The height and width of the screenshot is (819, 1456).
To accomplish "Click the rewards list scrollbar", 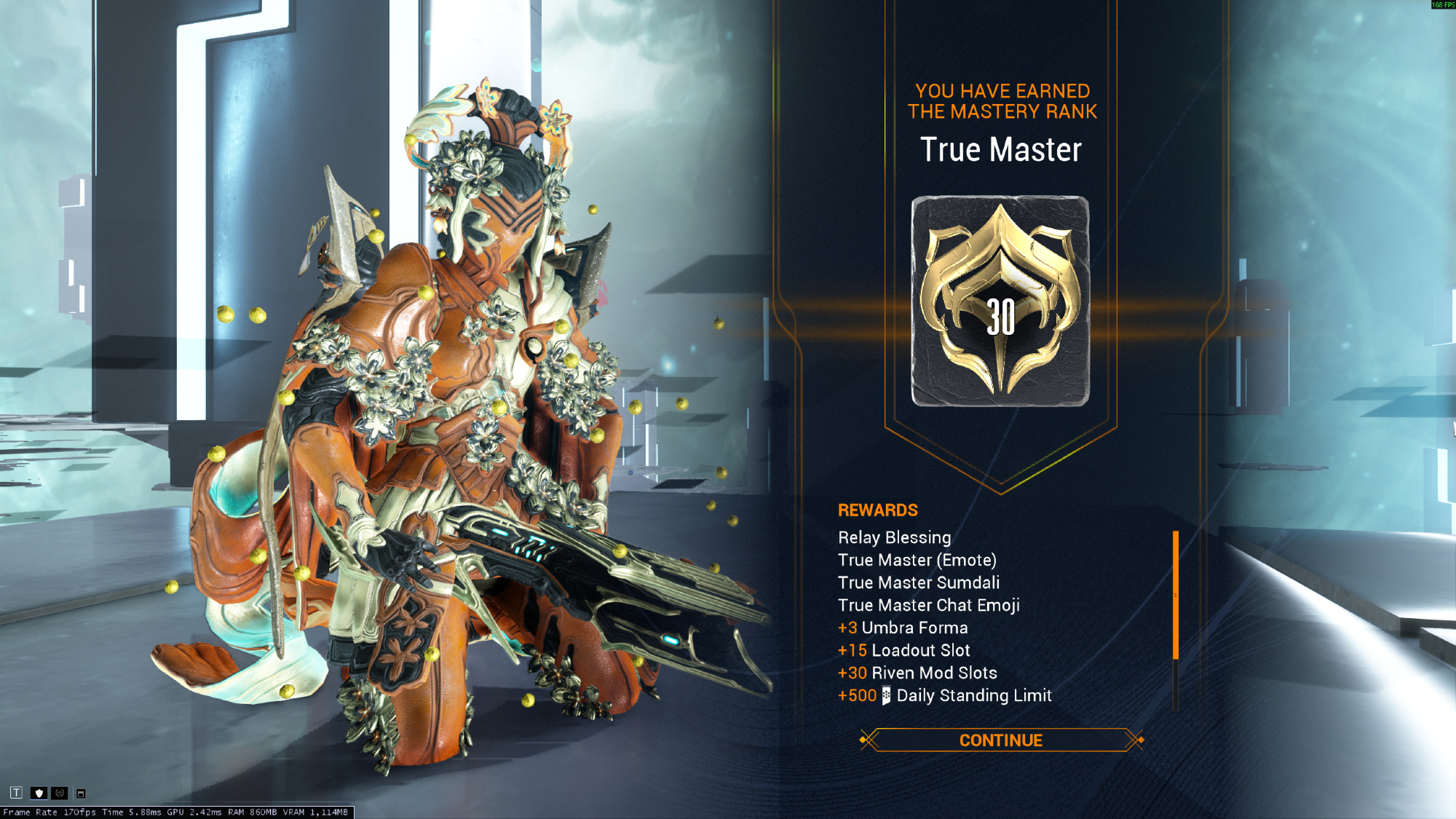I will tap(1176, 596).
